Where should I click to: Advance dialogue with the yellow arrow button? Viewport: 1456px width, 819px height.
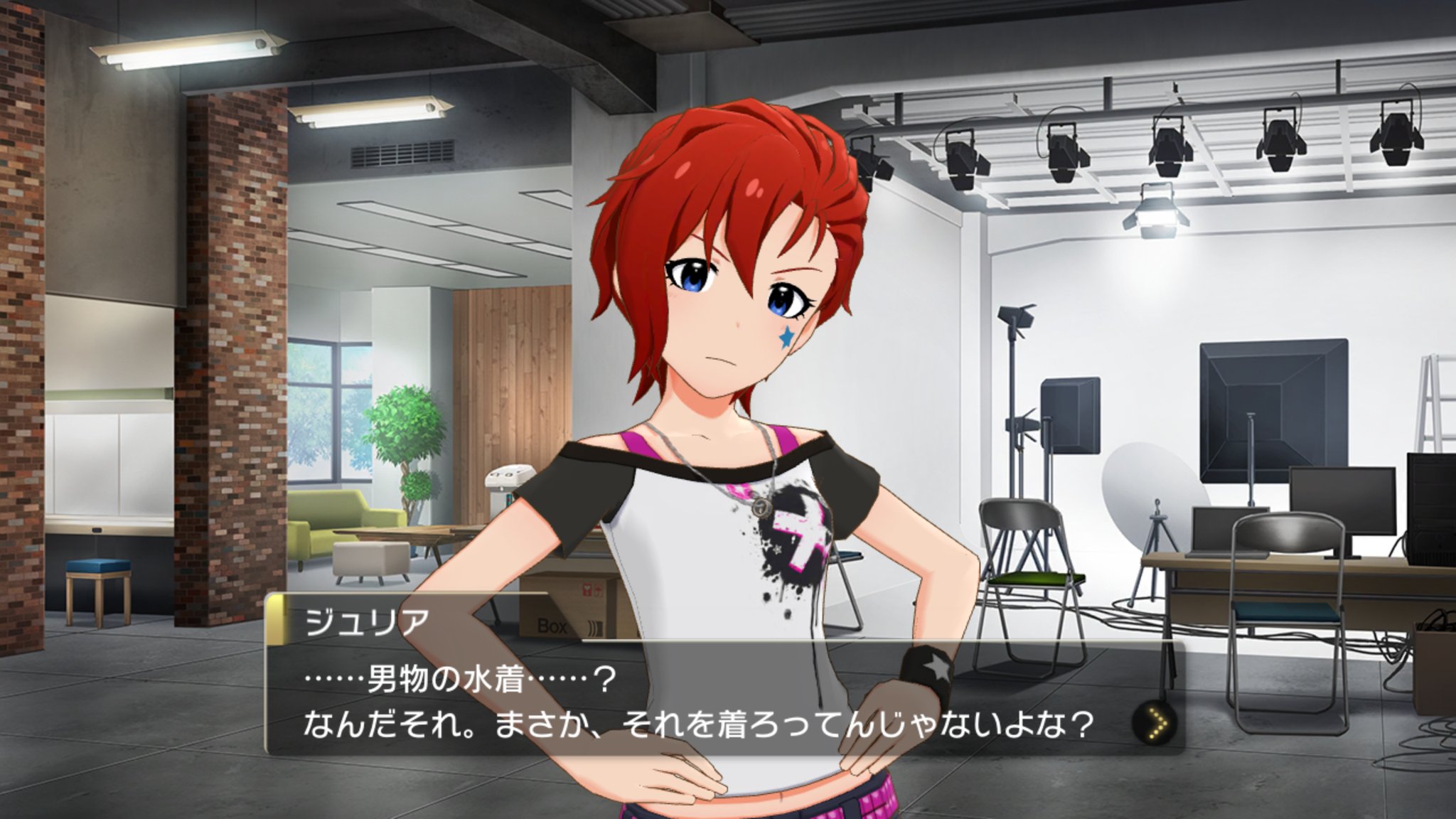[1153, 725]
